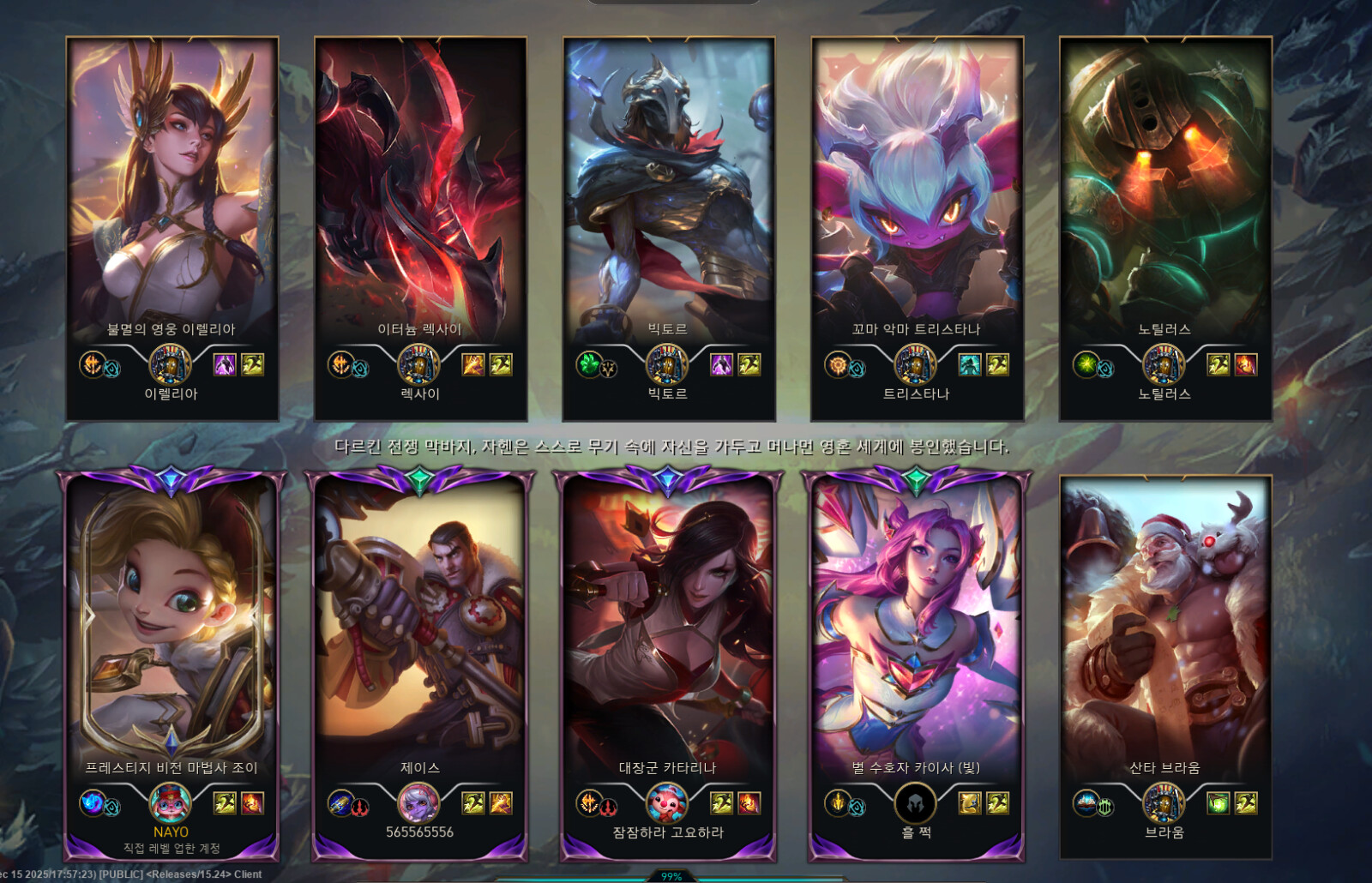Image resolution: width=1372 pixels, height=883 pixels.
Task: Flip the Eternum Rek'Sai loading card
Action: tap(420, 197)
